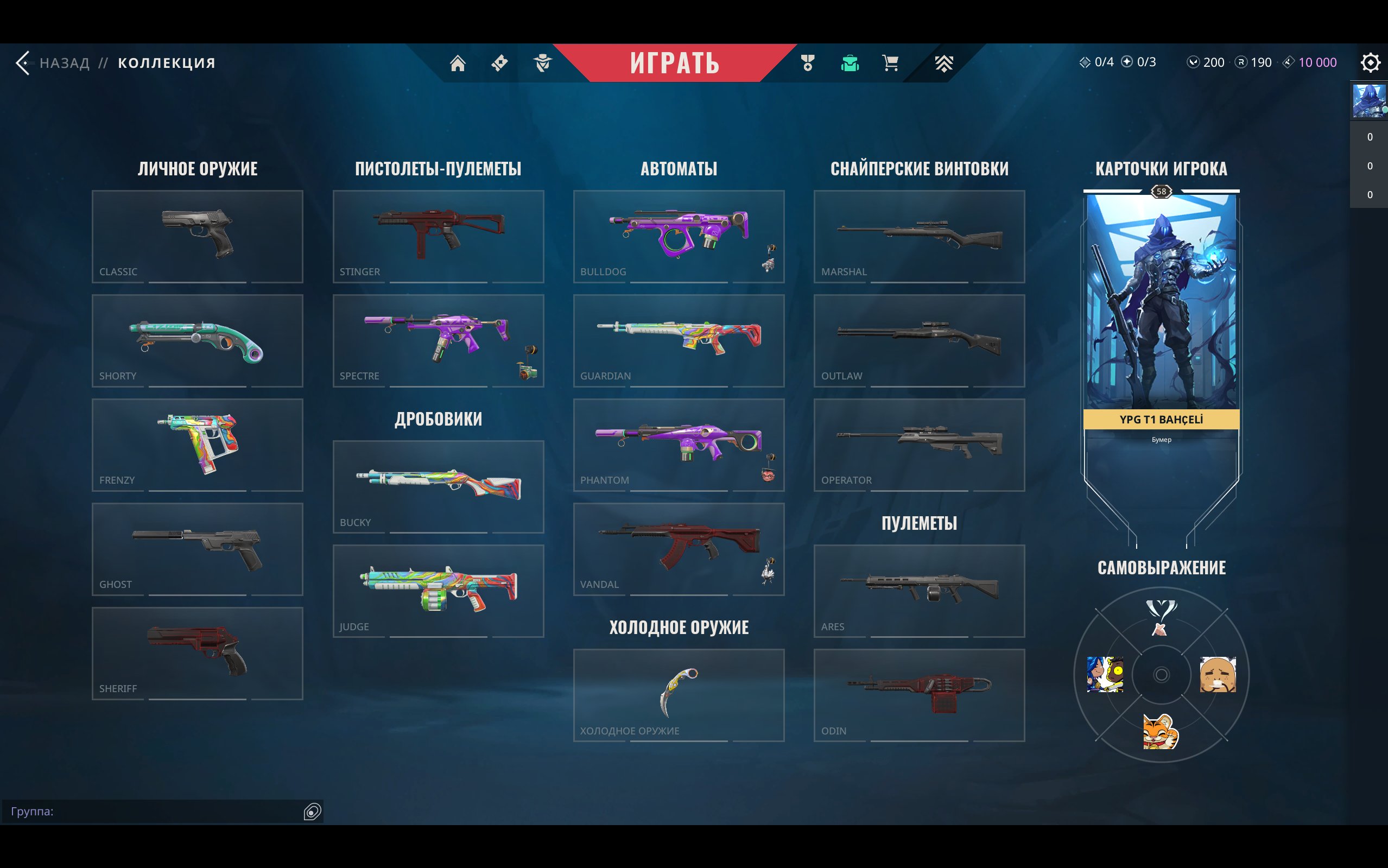The height and width of the screenshot is (868, 1388).
Task: Open the Battle Pass spark icon
Action: [x=499, y=62]
